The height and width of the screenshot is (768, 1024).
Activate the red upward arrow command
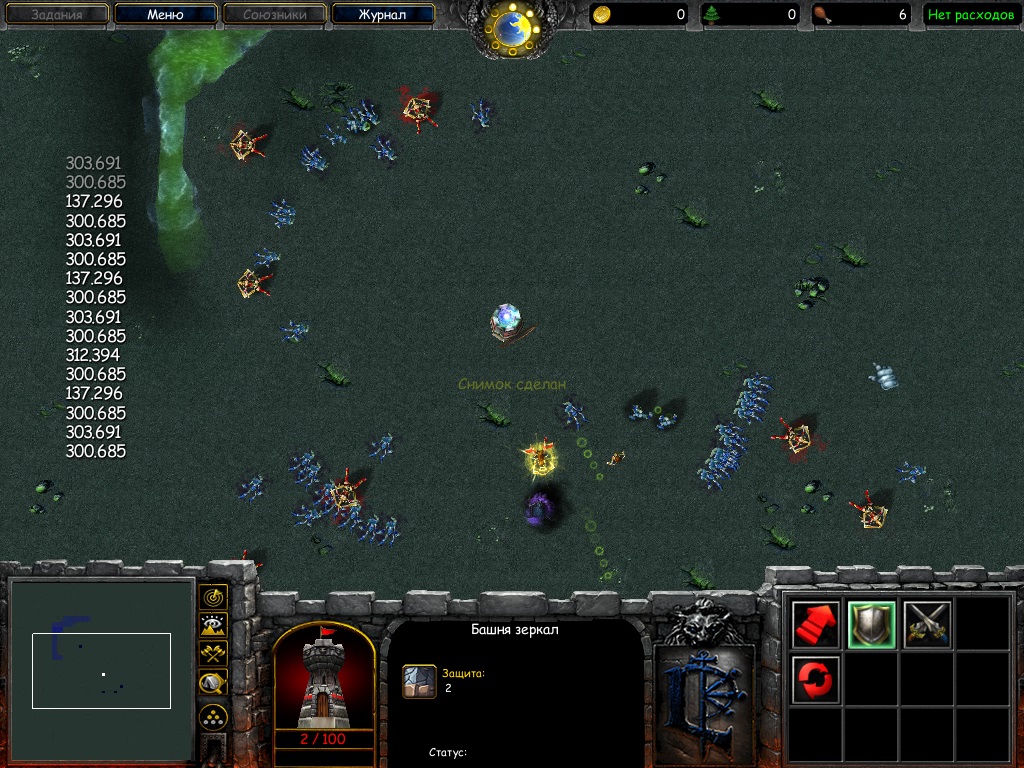point(815,625)
